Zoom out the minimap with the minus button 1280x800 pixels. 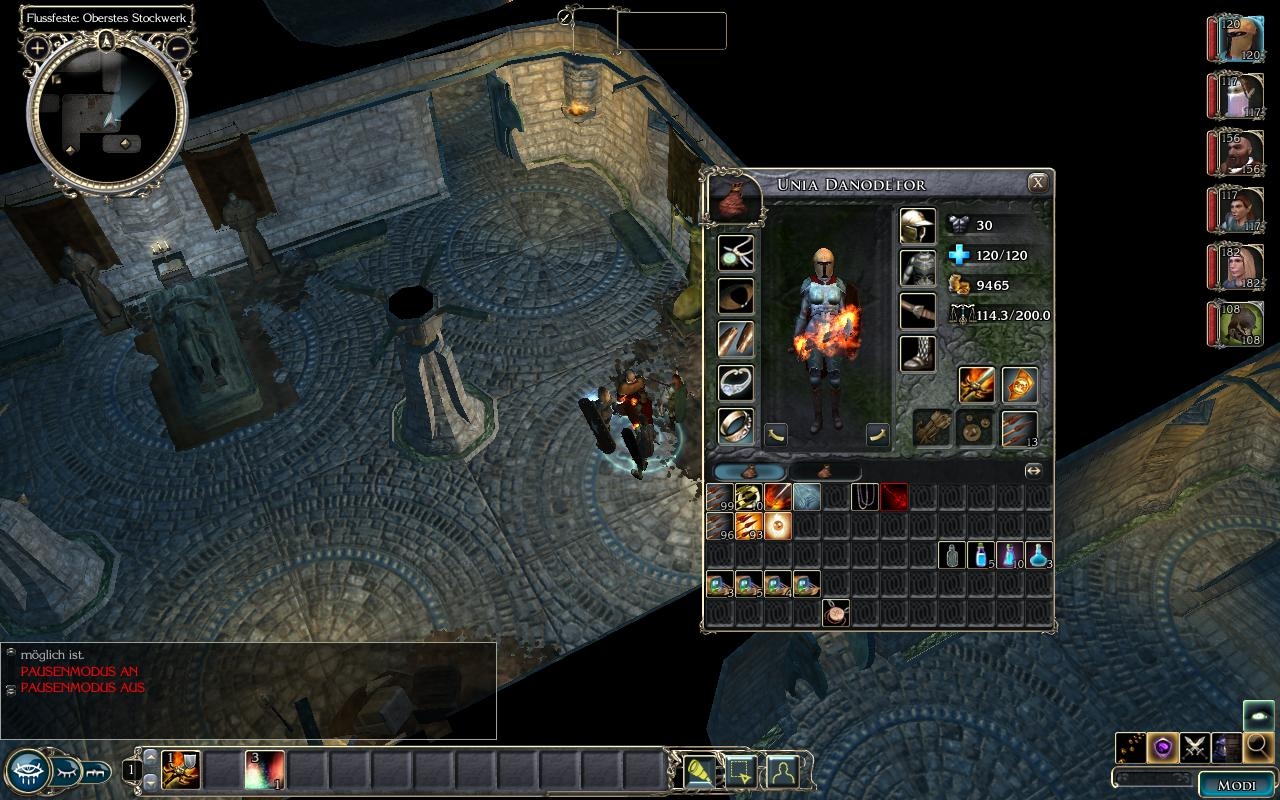point(178,47)
